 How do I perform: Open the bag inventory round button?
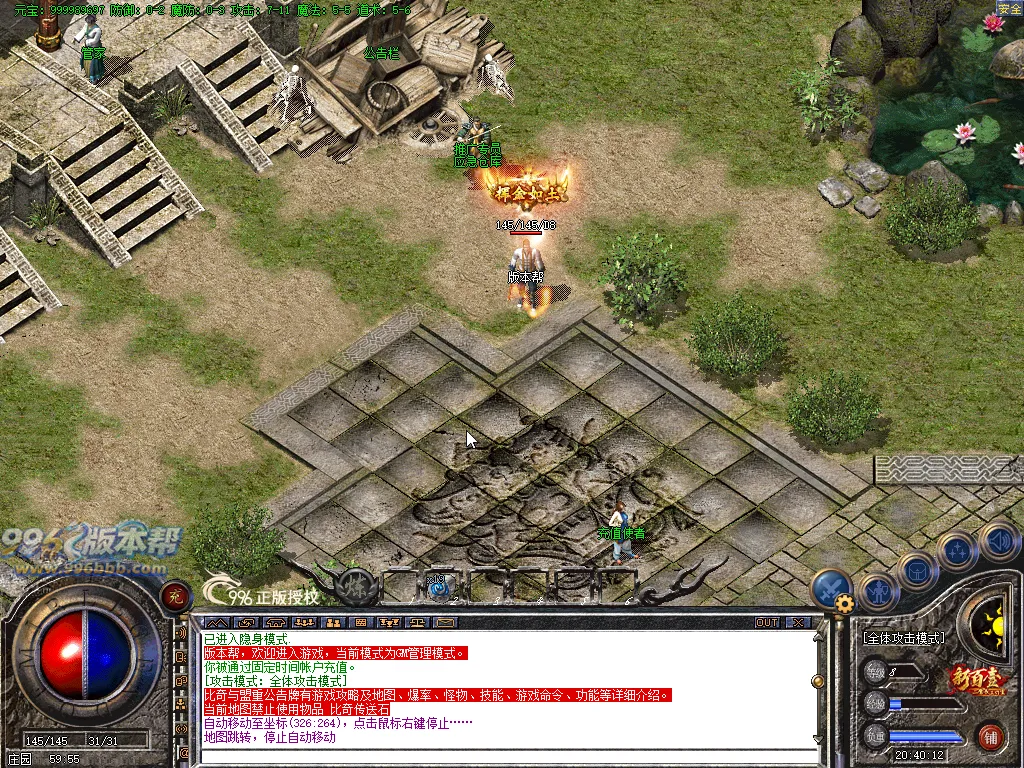pyautogui.click(x=917, y=572)
